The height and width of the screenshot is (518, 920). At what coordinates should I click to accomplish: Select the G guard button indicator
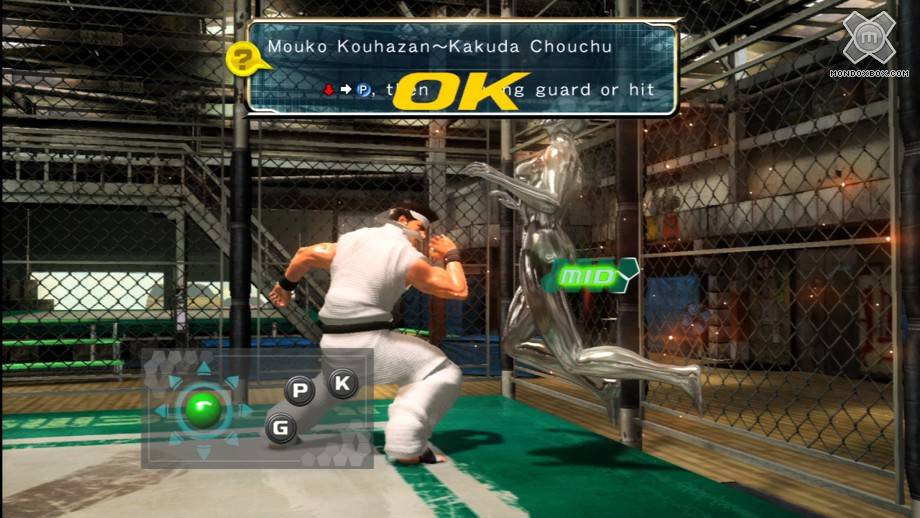[281, 428]
